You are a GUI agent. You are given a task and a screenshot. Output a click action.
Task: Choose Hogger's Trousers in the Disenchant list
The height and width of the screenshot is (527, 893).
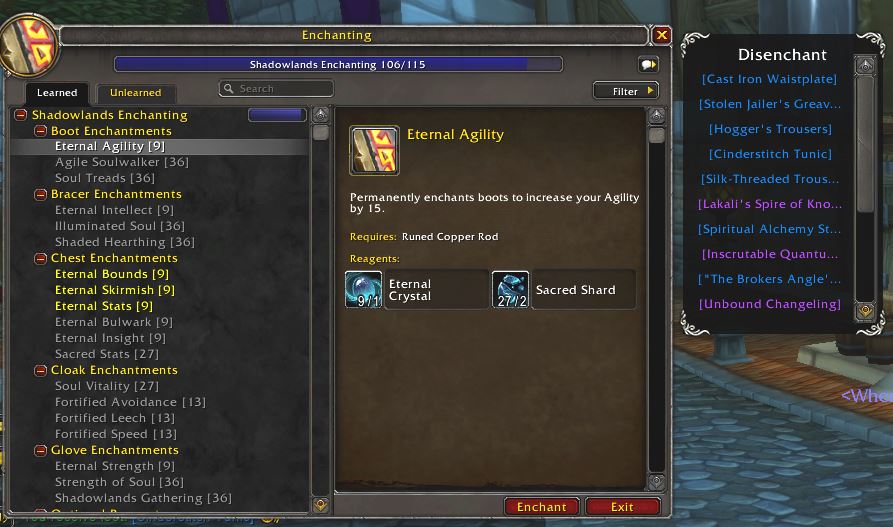[x=770, y=129]
